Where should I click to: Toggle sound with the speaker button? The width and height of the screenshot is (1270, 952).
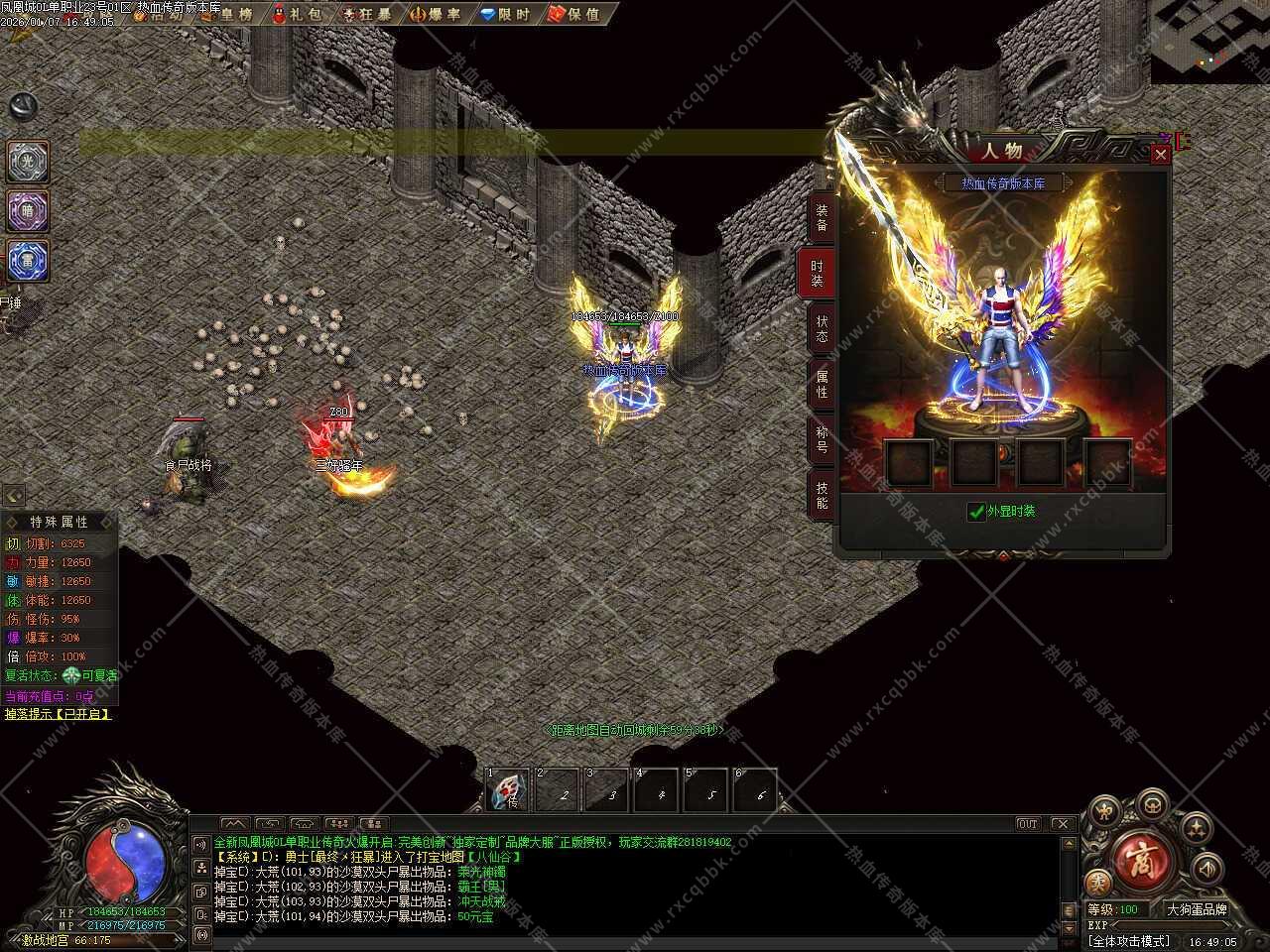click(1207, 870)
